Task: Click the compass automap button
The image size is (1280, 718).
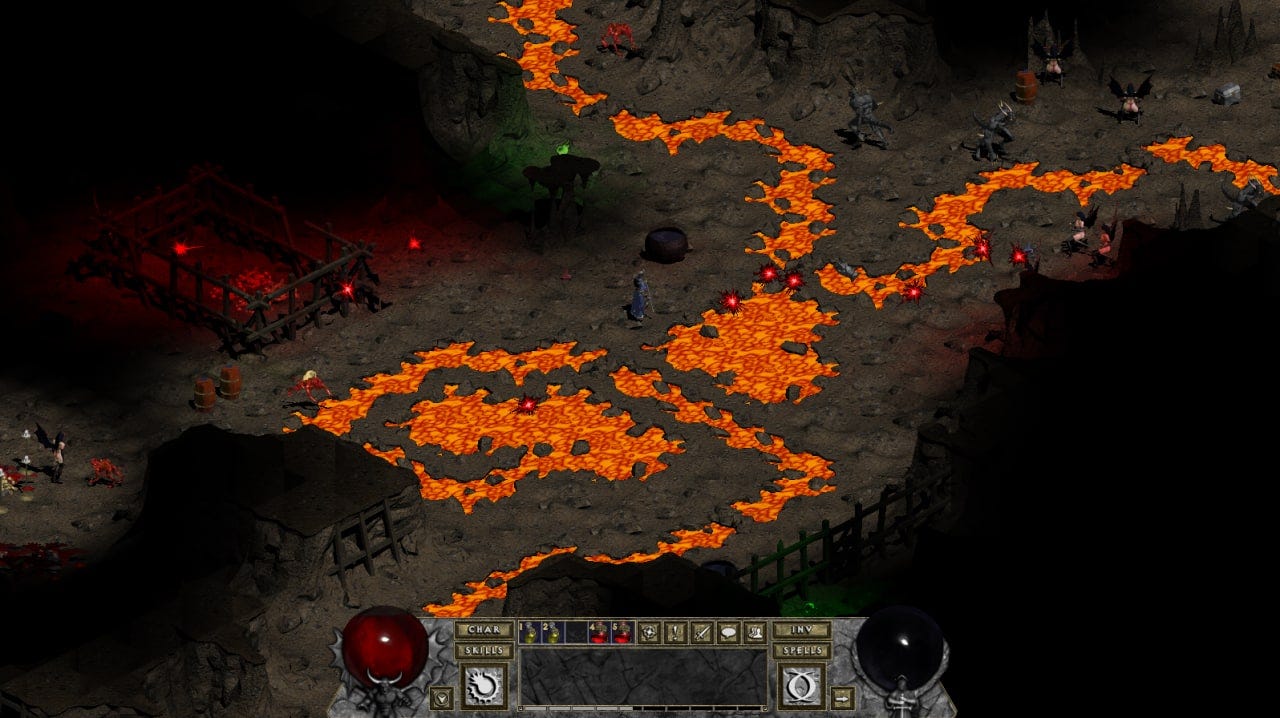Action: 650,632
